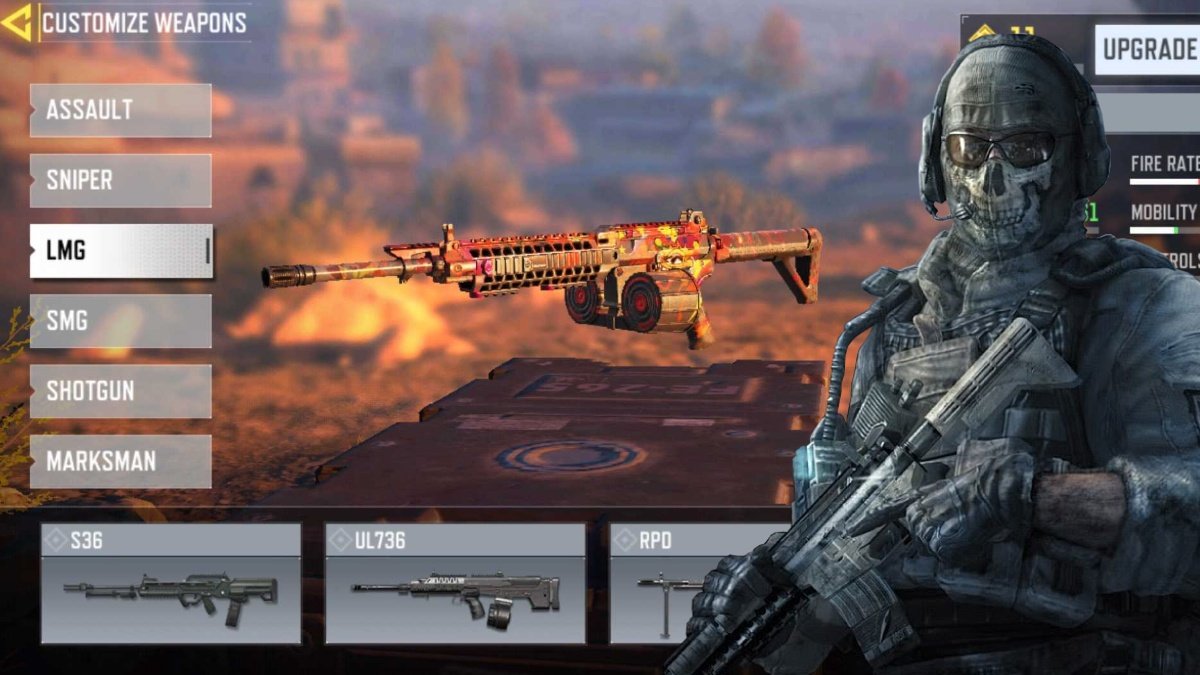Switch to the Sniper category
Screen dimensions: 1200x675
click(x=120, y=180)
